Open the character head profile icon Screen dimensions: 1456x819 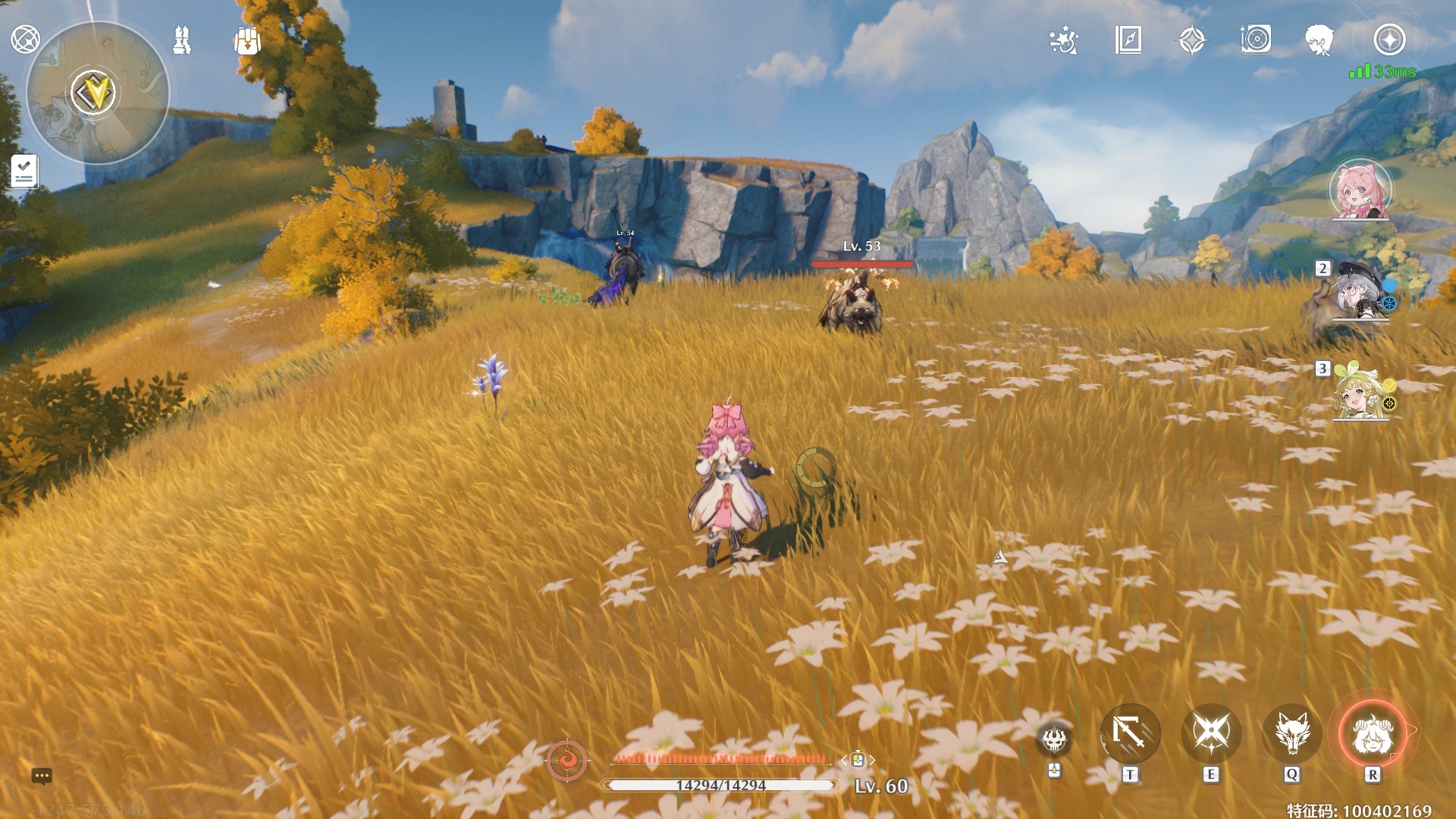pos(1320,40)
